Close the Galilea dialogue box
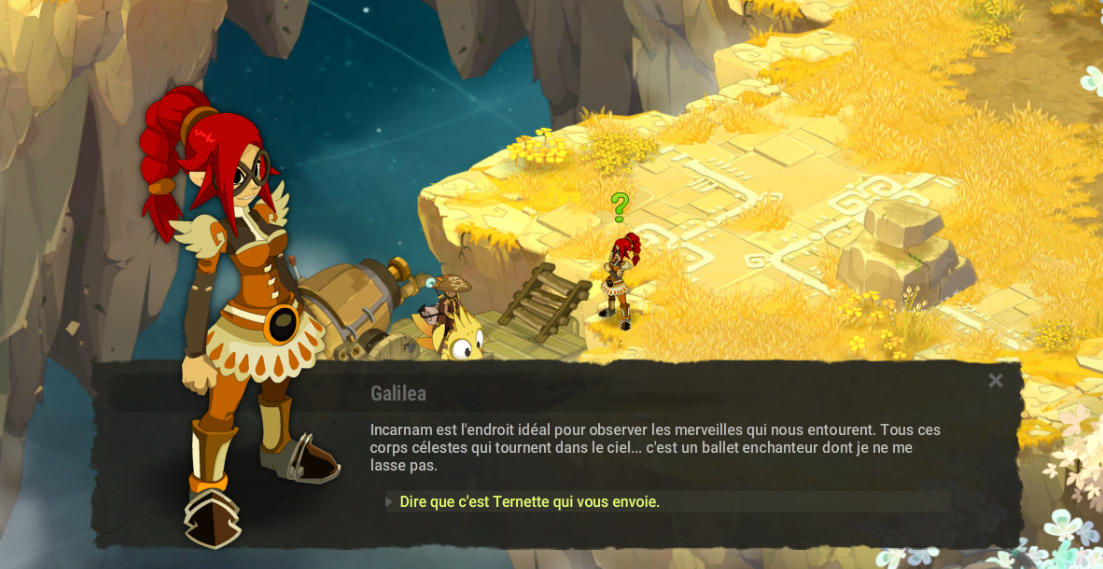Image resolution: width=1103 pixels, height=569 pixels. point(995,381)
